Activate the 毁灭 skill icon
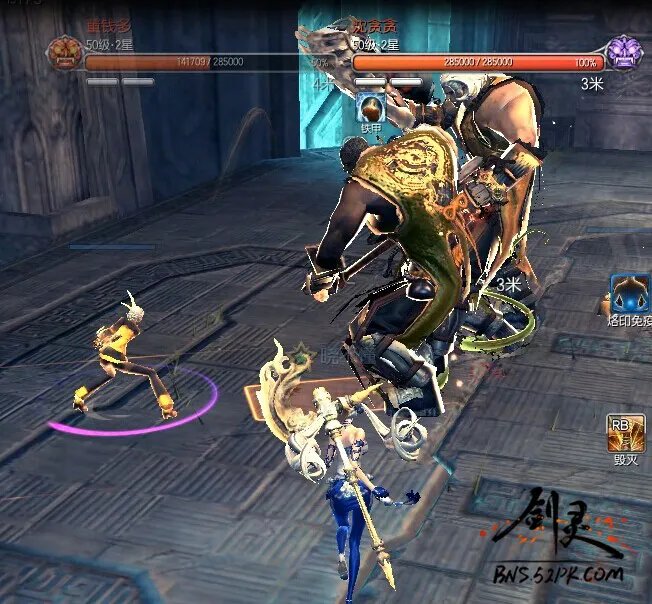This screenshot has width=652, height=604. pos(626,432)
